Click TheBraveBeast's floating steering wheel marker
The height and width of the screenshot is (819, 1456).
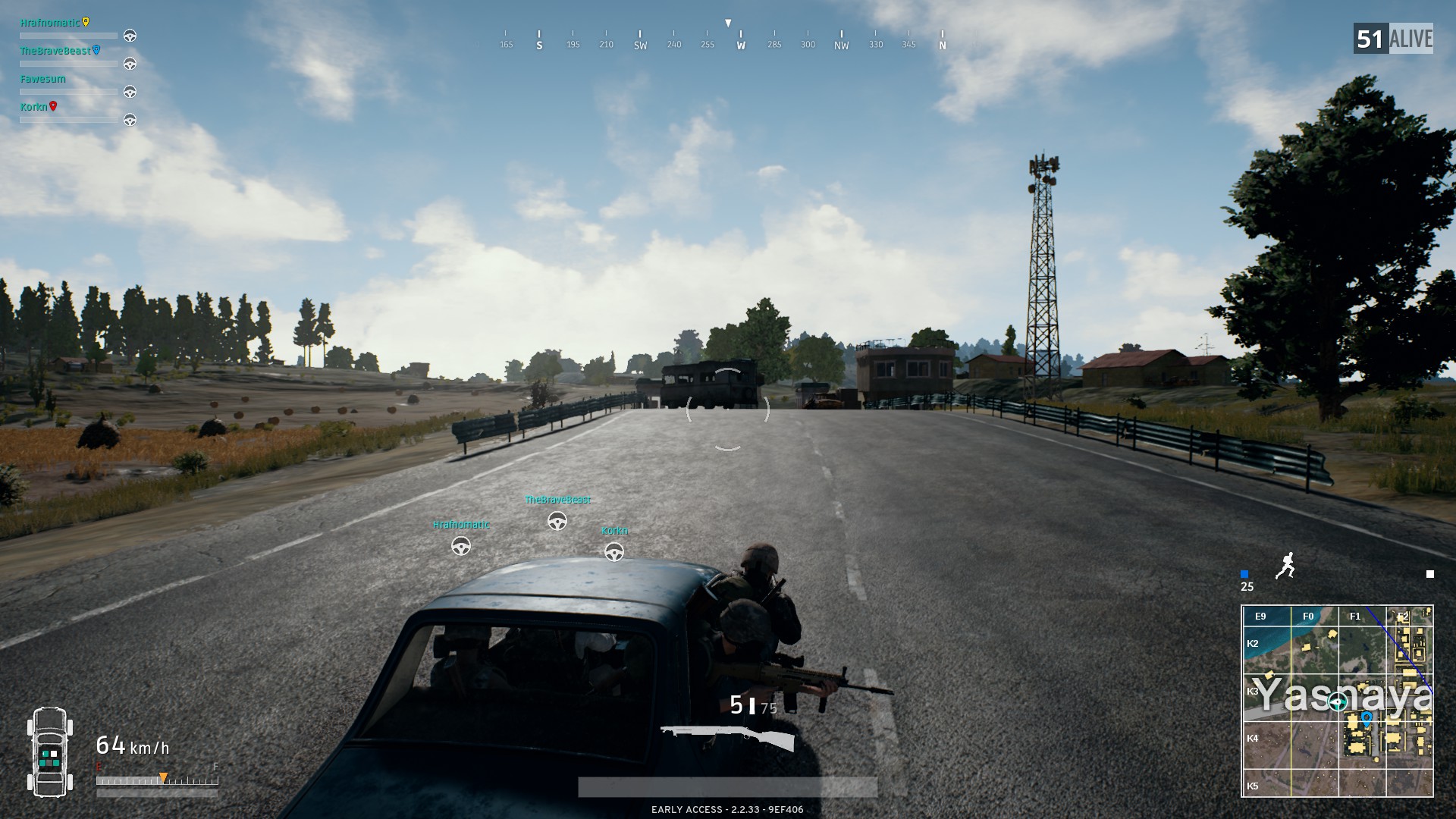pos(557,521)
